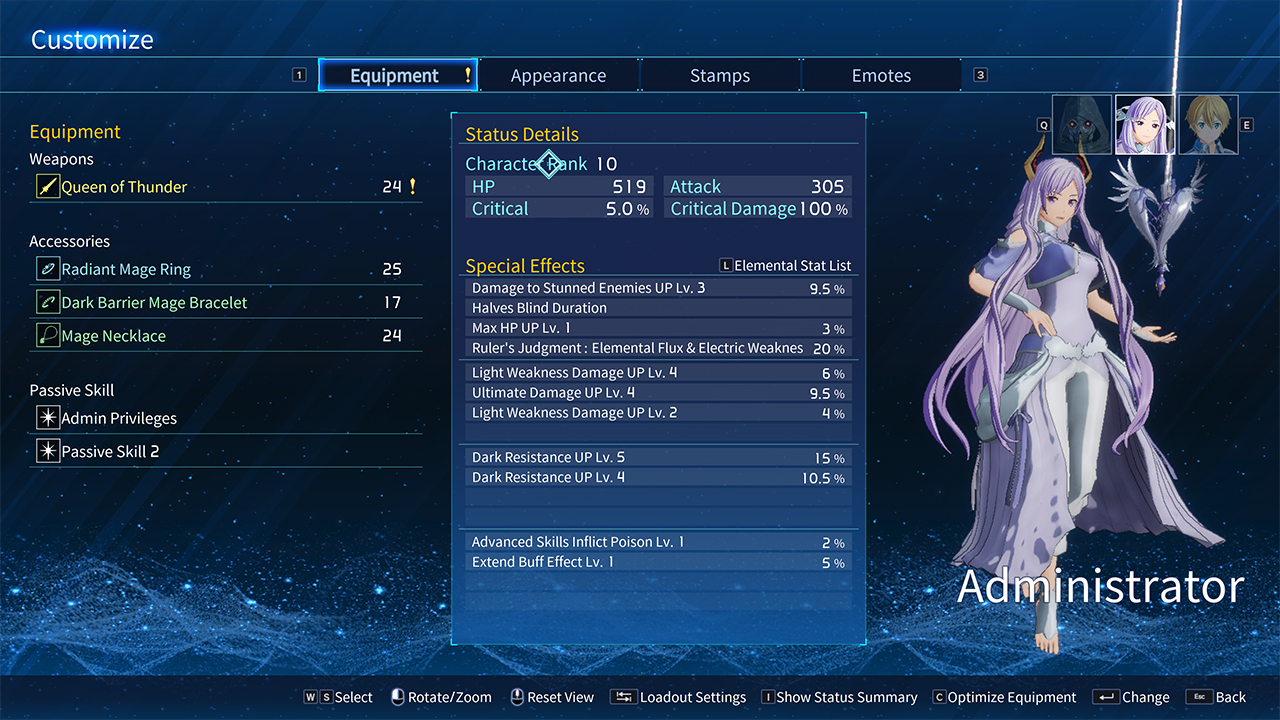This screenshot has width=1280, height=720.
Task: Open the Appearance tab
Action: tap(558, 76)
